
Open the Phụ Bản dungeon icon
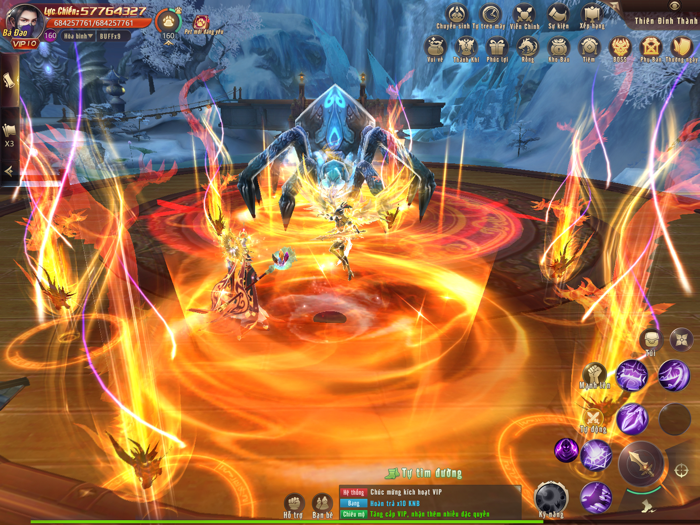[x=652, y=47]
